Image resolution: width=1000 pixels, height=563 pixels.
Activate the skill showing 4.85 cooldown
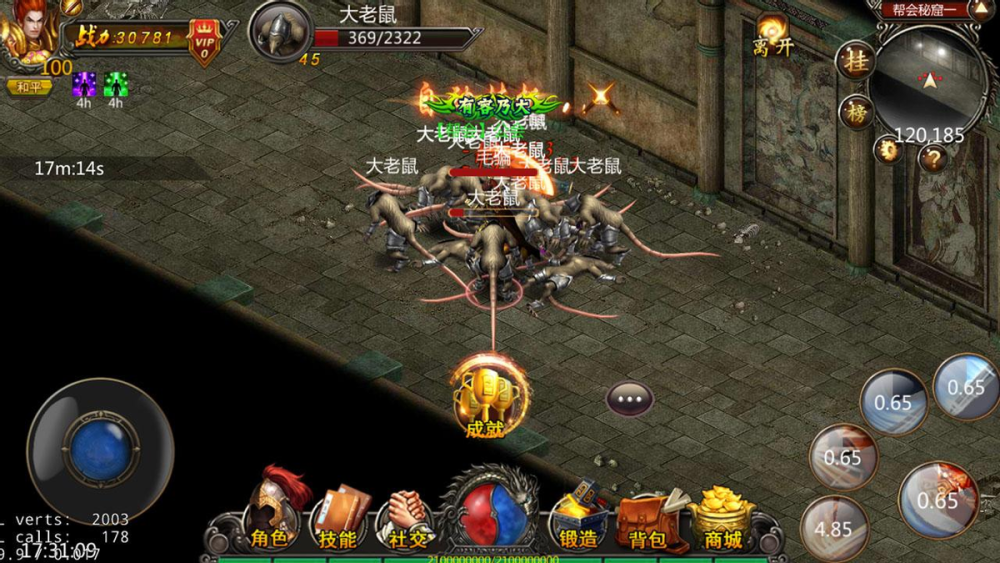tap(835, 527)
